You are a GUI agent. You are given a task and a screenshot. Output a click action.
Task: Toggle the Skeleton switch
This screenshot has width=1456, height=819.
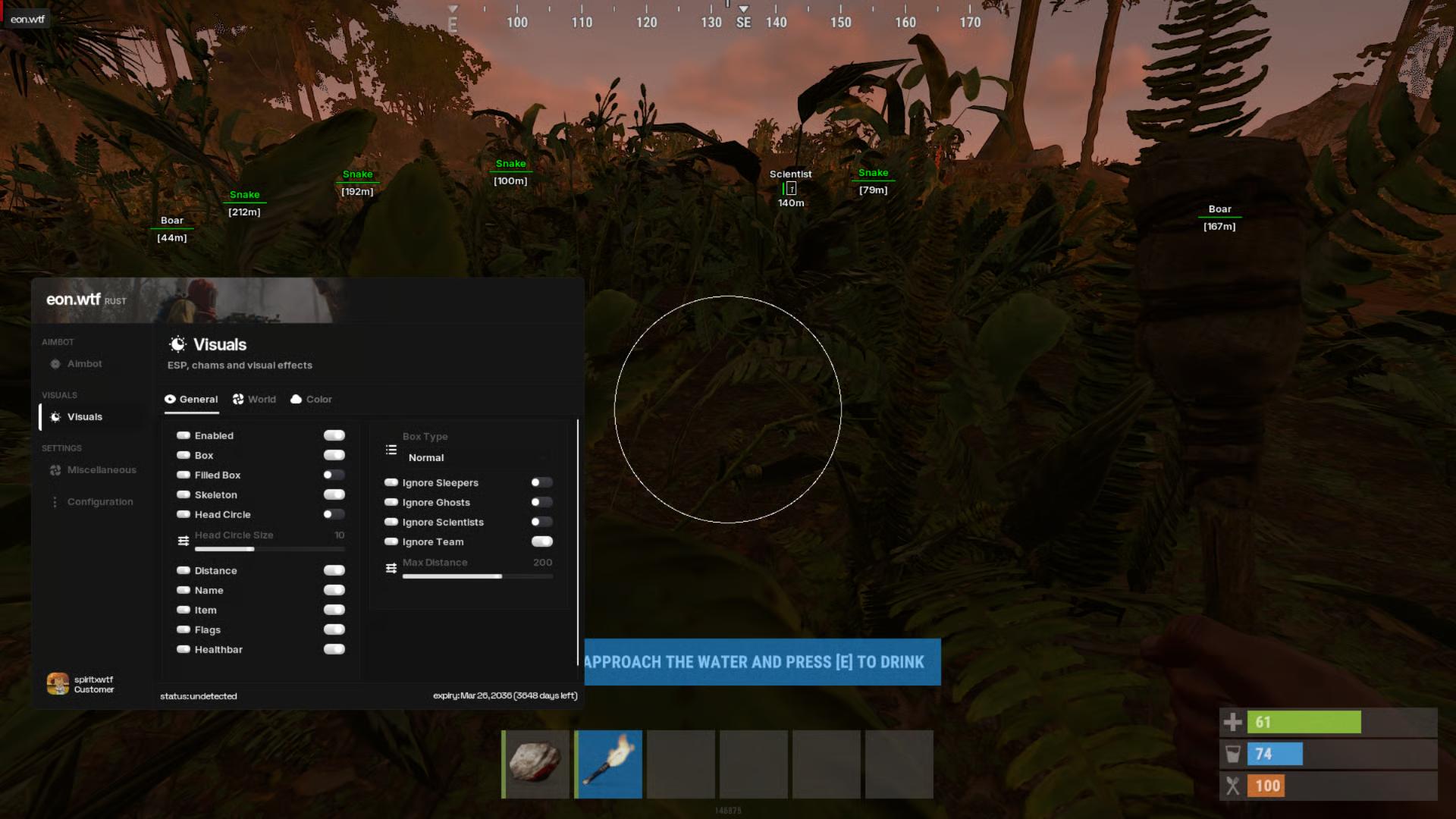click(x=334, y=495)
